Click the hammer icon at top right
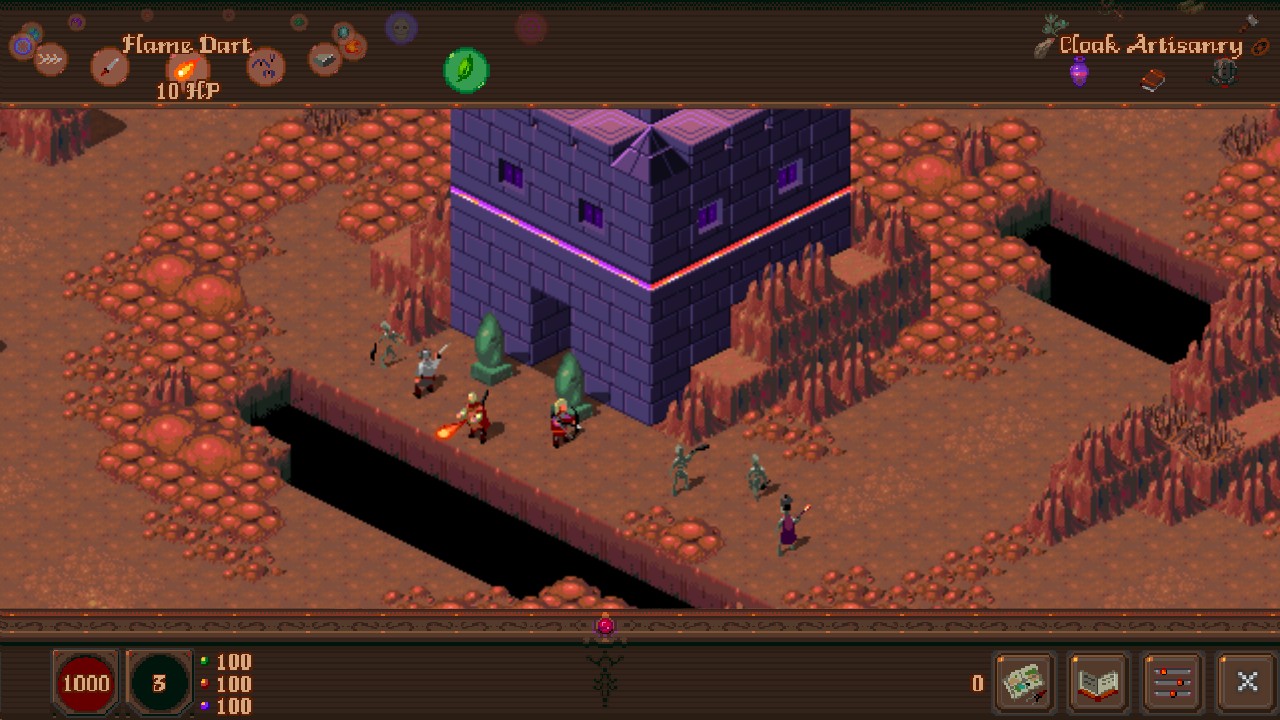Viewport: 1280px width, 720px height. pos(1249,22)
